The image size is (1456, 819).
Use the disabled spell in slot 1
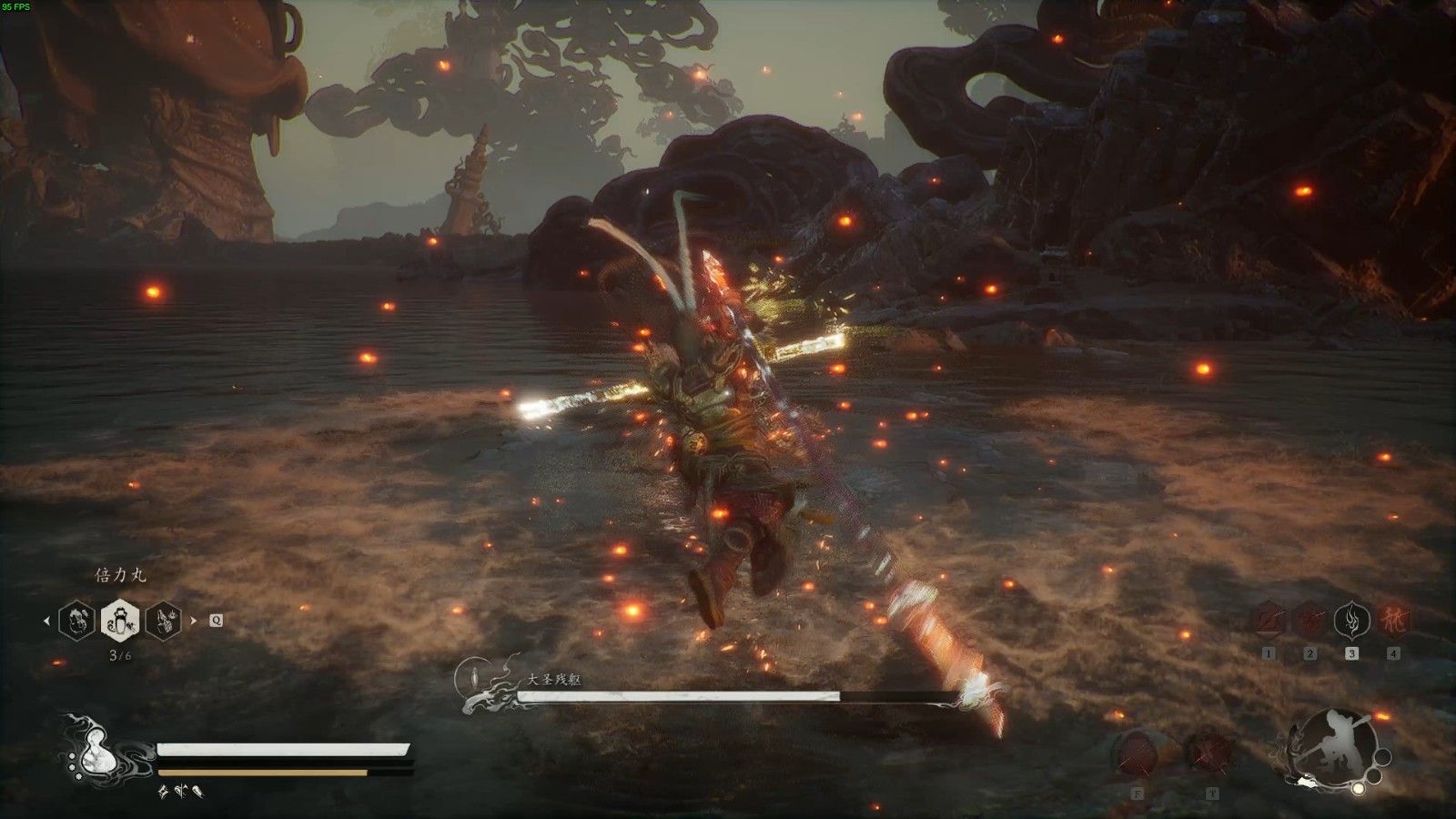pyautogui.click(x=1269, y=621)
